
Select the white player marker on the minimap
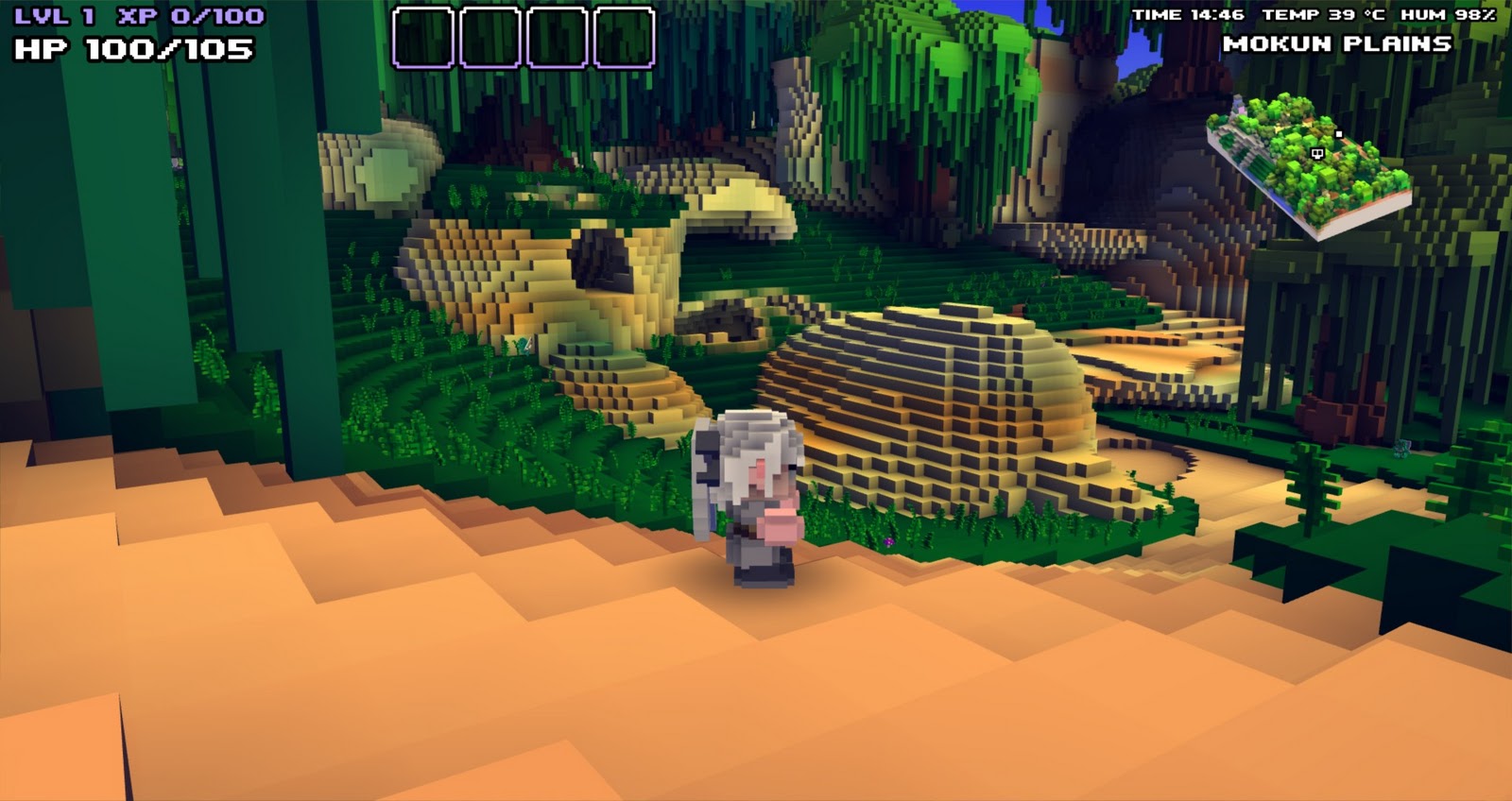pyautogui.click(x=1339, y=133)
